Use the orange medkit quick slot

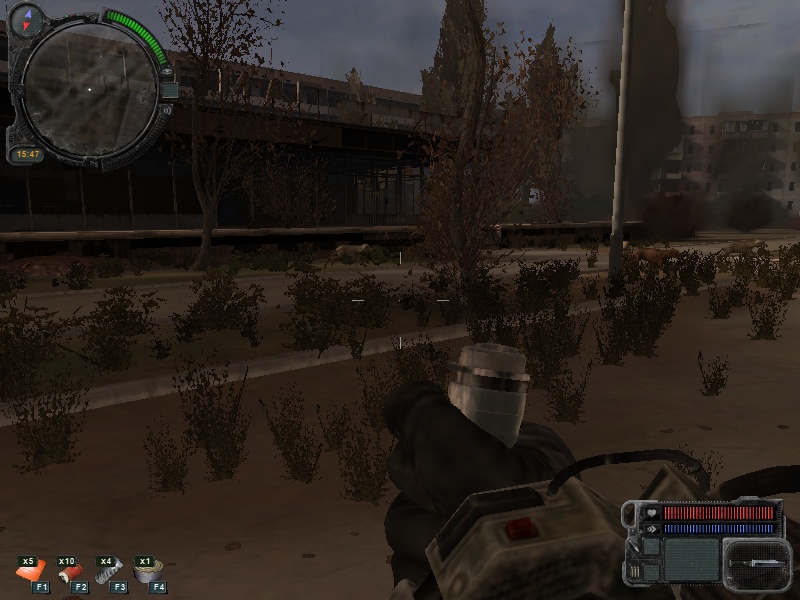pyautogui.click(x=30, y=572)
